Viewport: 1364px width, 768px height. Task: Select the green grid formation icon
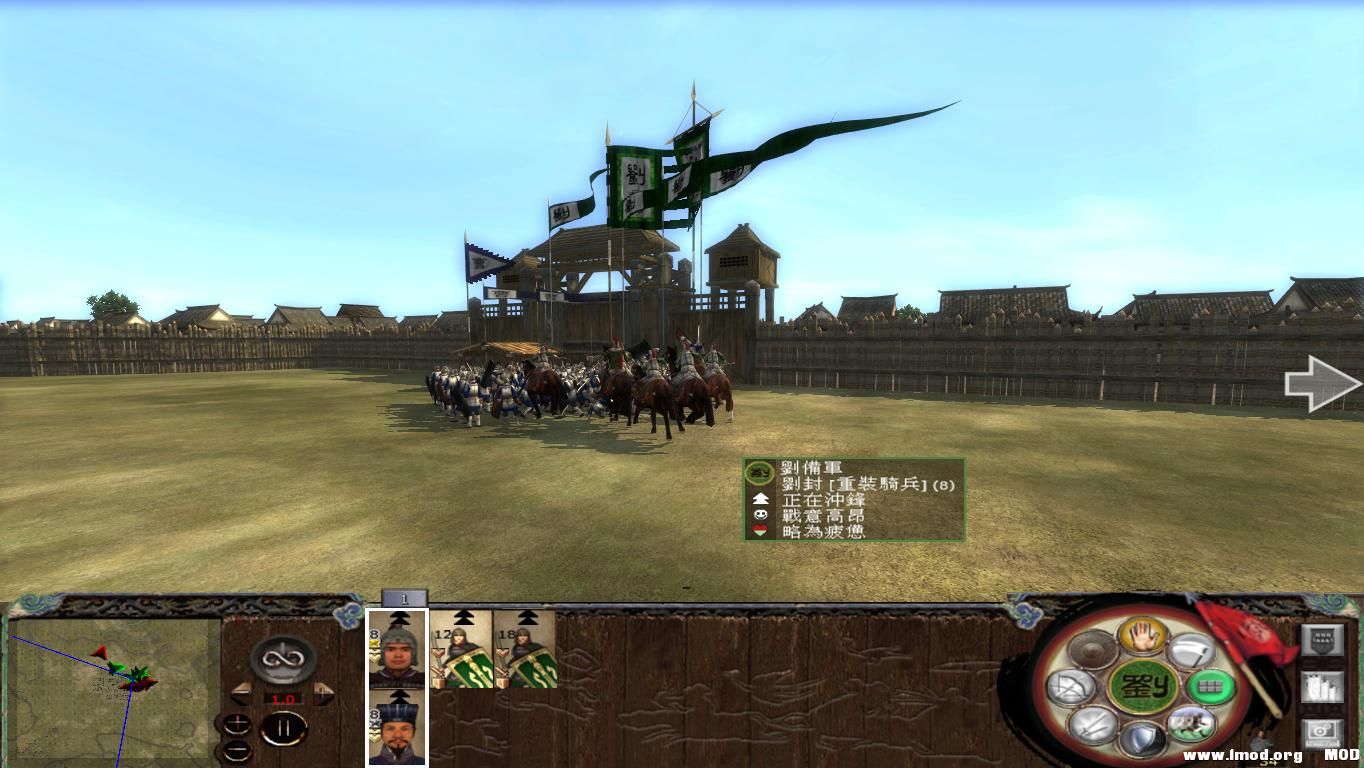1209,687
